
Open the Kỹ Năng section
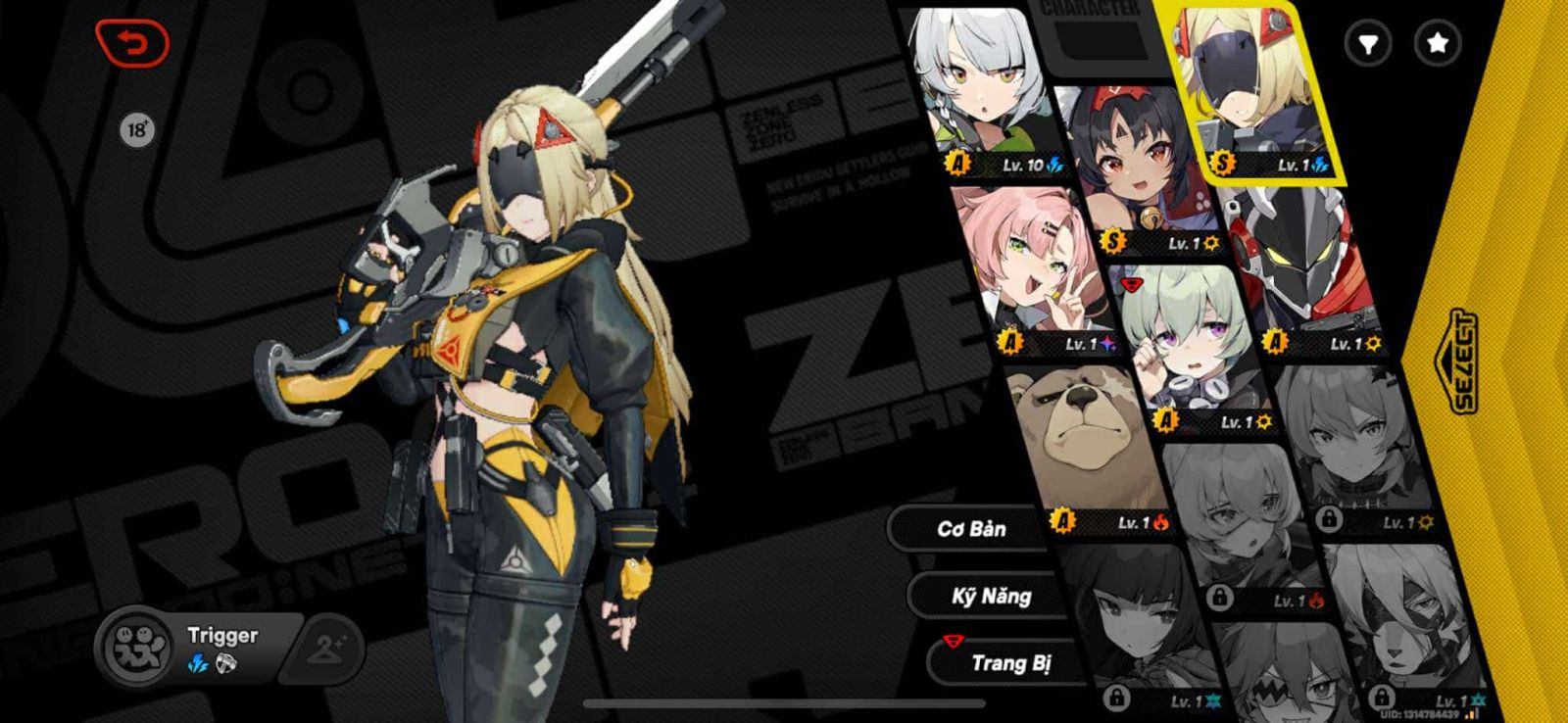(x=994, y=596)
